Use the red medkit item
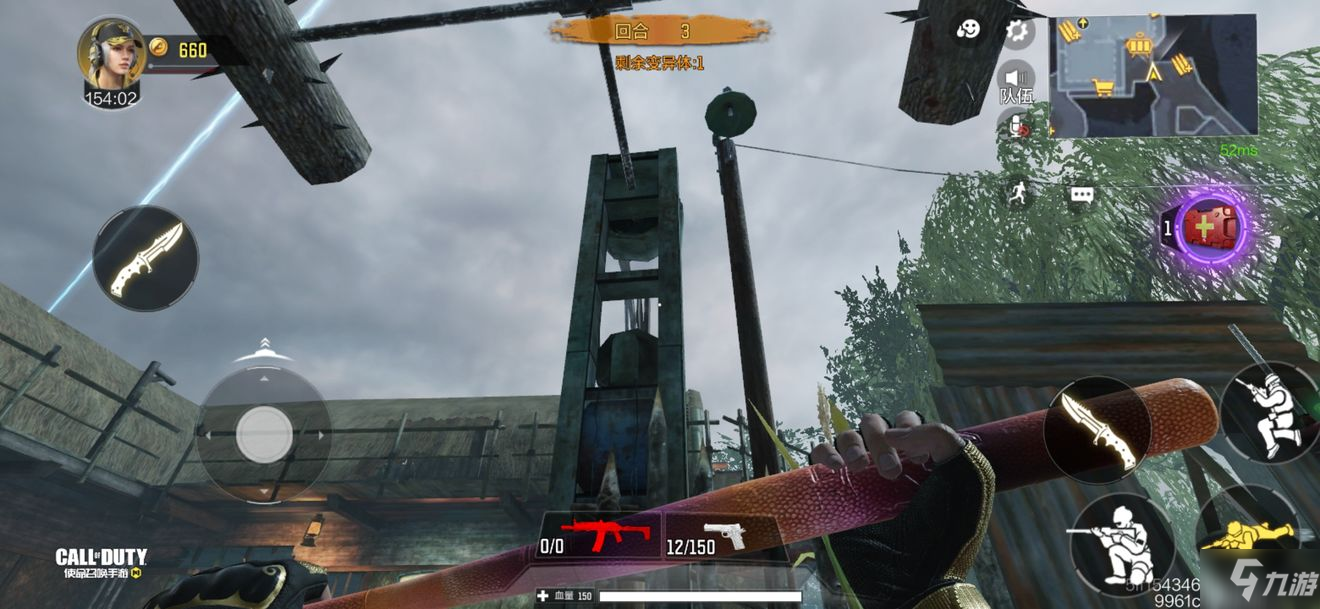The width and height of the screenshot is (1320, 609). (1212, 227)
